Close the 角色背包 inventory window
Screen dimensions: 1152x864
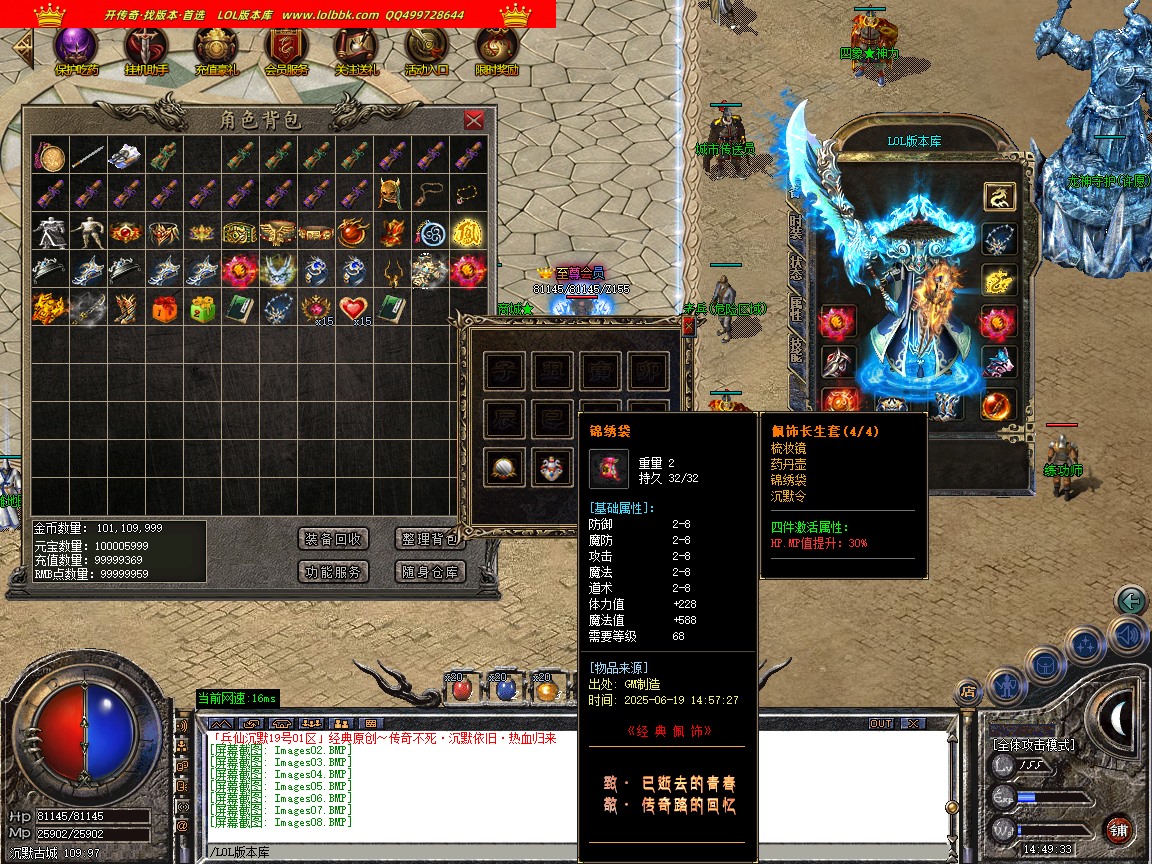tap(474, 120)
